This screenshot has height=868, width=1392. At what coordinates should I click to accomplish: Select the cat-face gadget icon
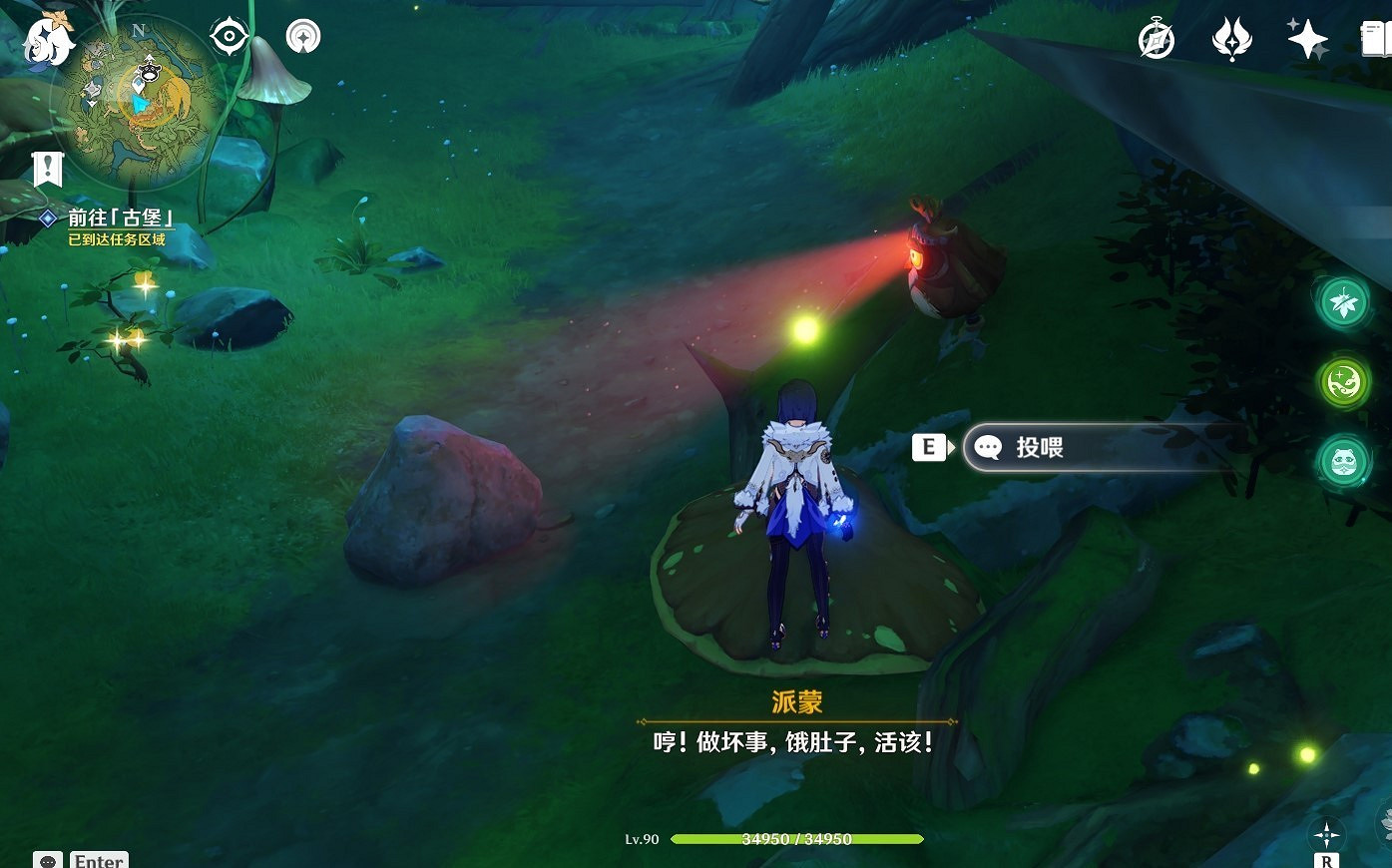coord(1342,462)
